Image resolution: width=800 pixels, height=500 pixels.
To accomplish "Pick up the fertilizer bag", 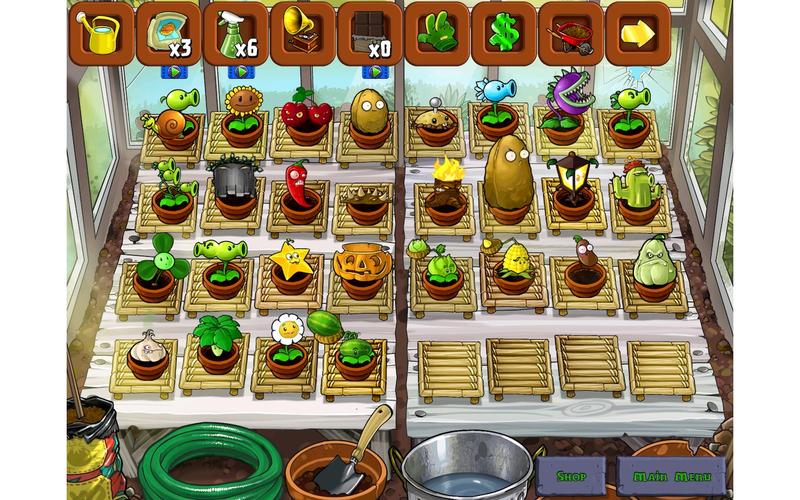I will pyautogui.click(x=168, y=33).
